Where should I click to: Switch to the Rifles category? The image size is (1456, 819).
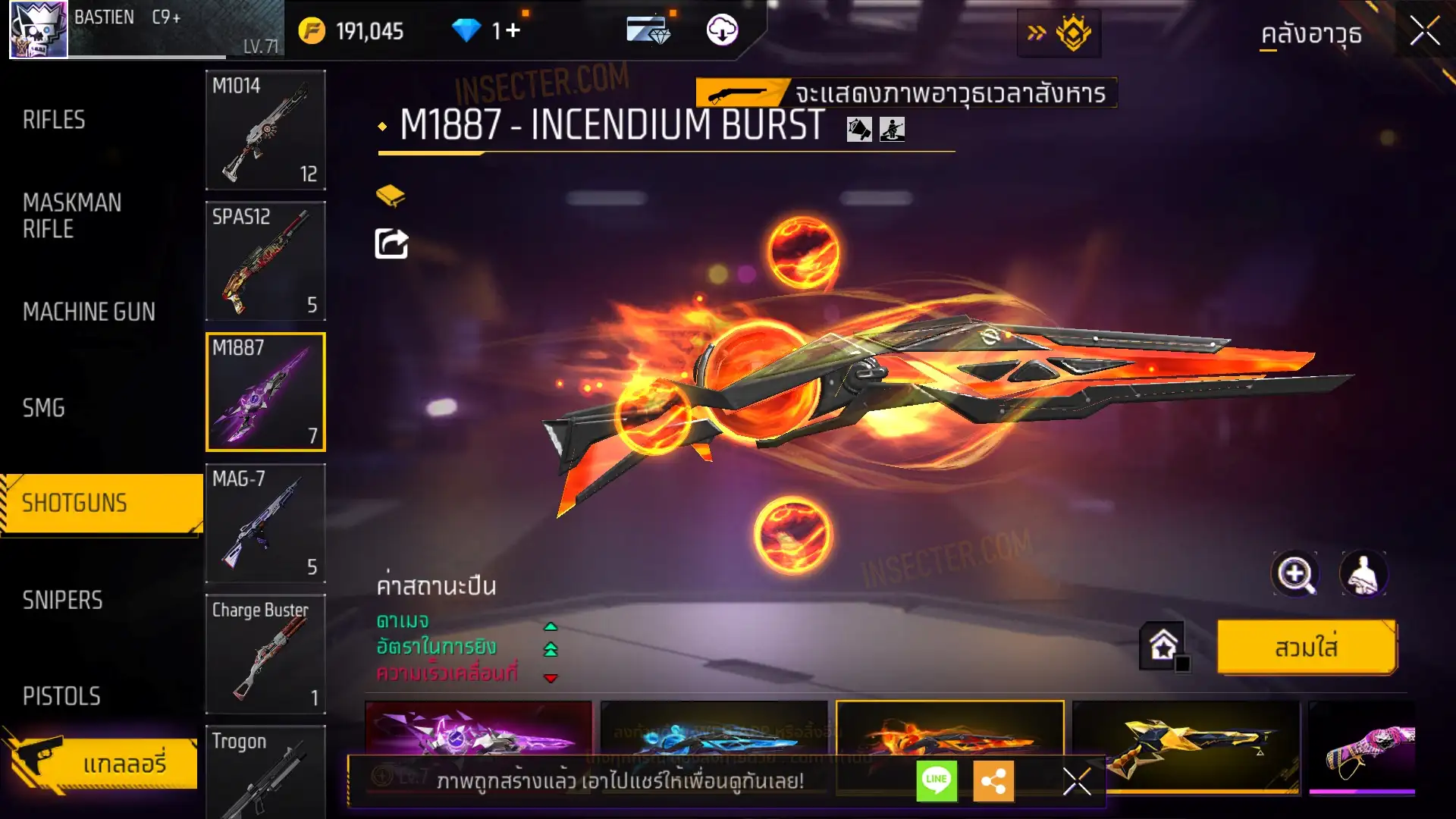pyautogui.click(x=54, y=120)
